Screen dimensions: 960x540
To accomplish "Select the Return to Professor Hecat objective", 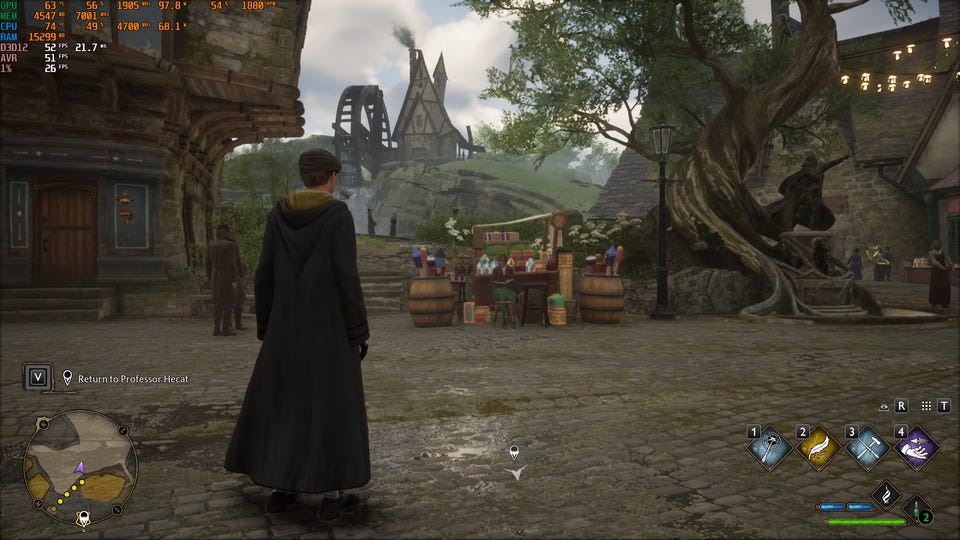I will [x=125, y=379].
